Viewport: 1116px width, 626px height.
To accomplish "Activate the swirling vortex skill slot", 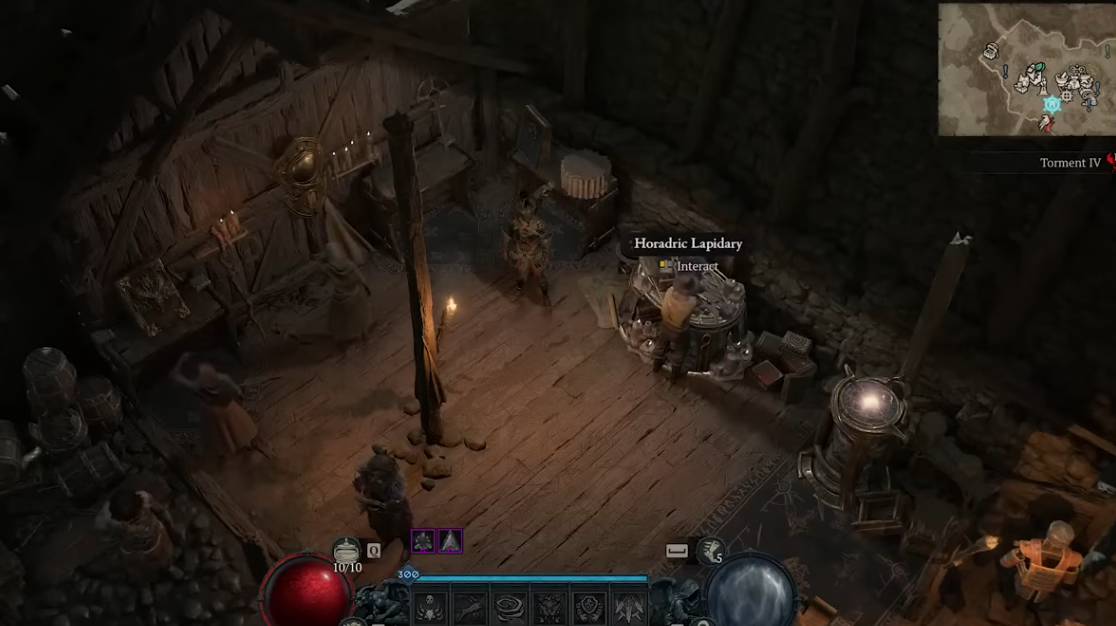I will (x=510, y=605).
